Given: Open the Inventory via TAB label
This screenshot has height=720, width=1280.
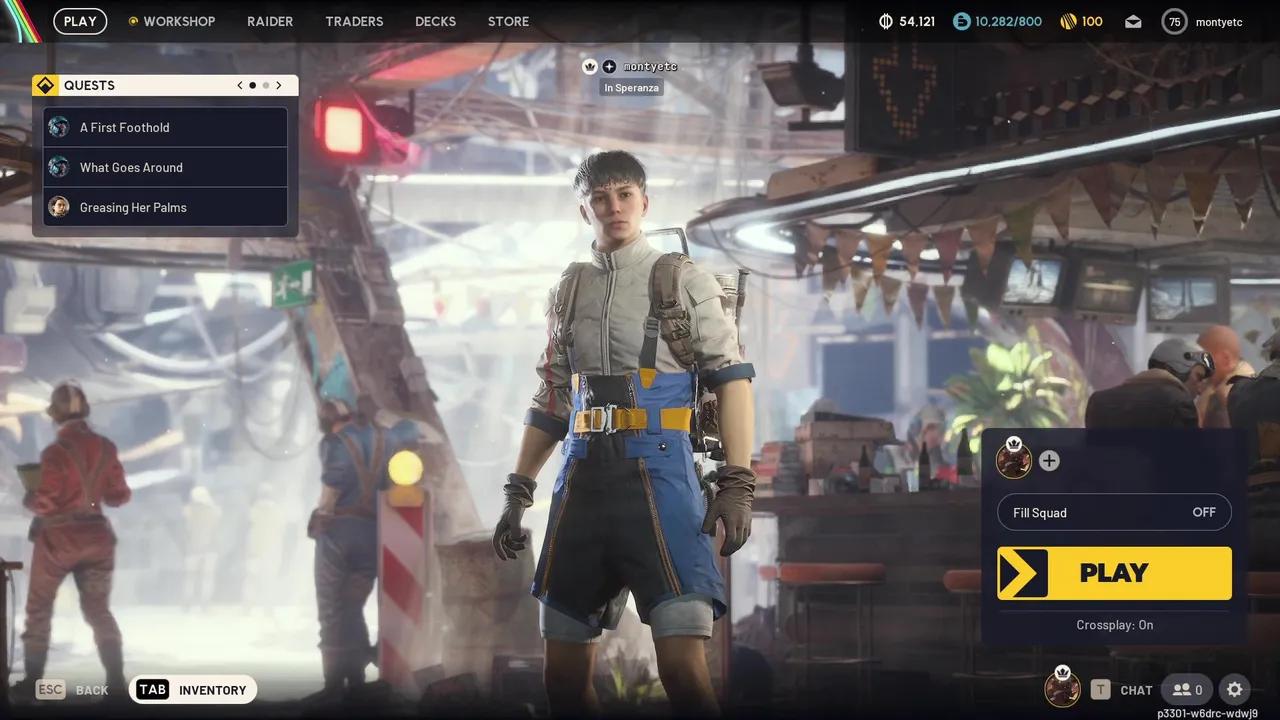Looking at the screenshot, I should point(152,689).
